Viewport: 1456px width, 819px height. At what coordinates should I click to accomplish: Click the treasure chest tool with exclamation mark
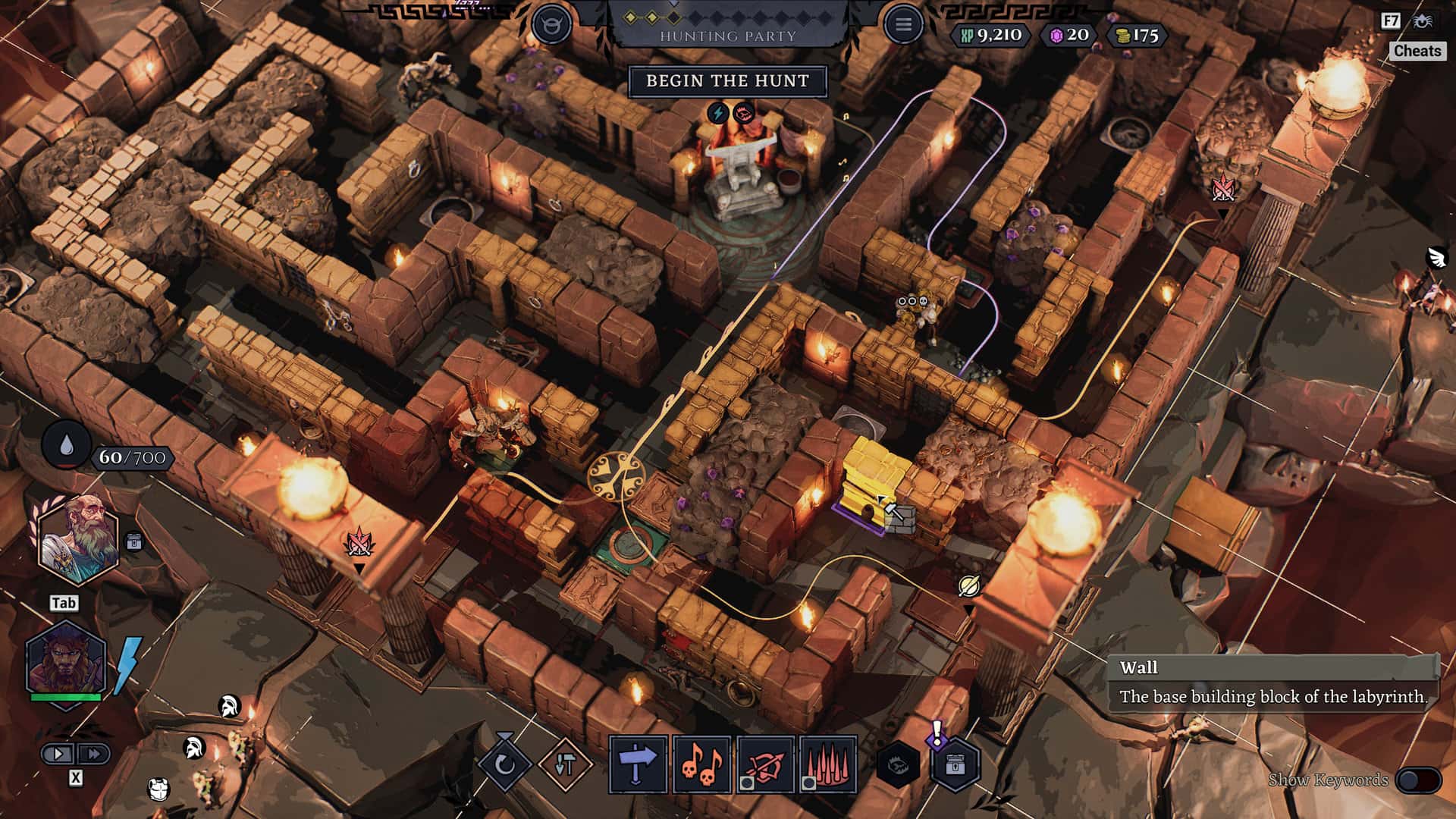(954, 765)
